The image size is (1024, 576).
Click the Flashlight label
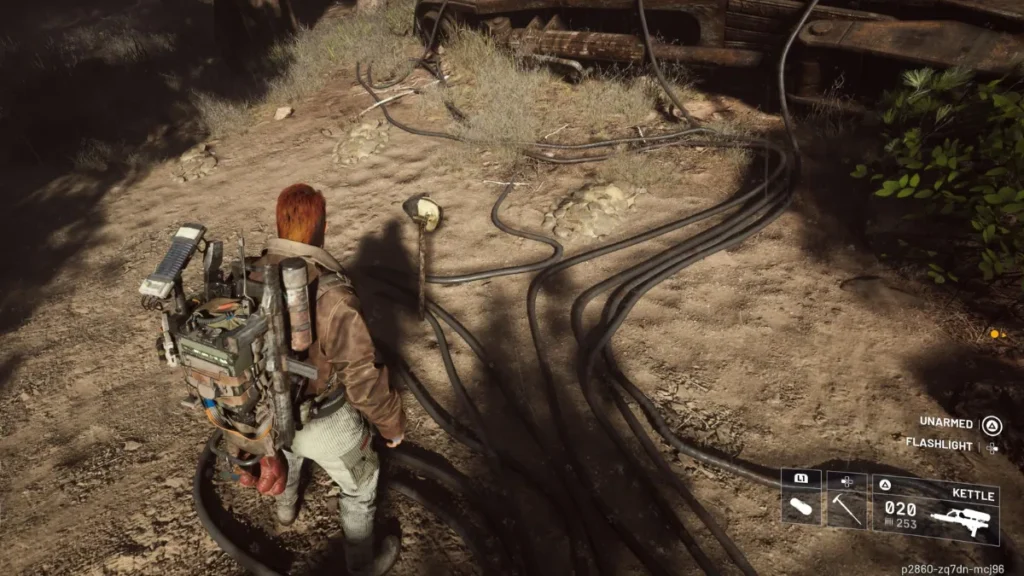coord(939,444)
